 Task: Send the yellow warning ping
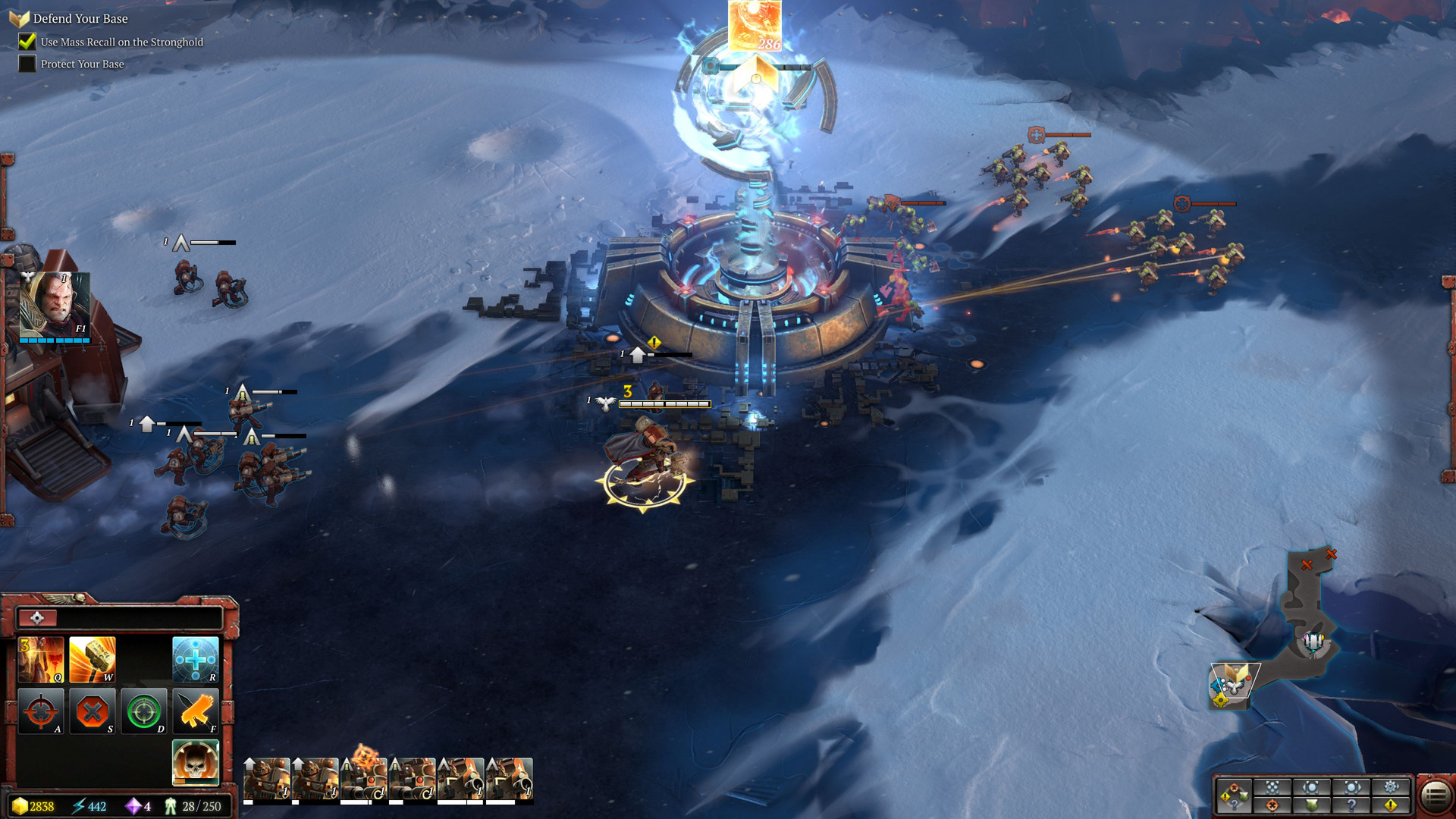click(x=1391, y=805)
